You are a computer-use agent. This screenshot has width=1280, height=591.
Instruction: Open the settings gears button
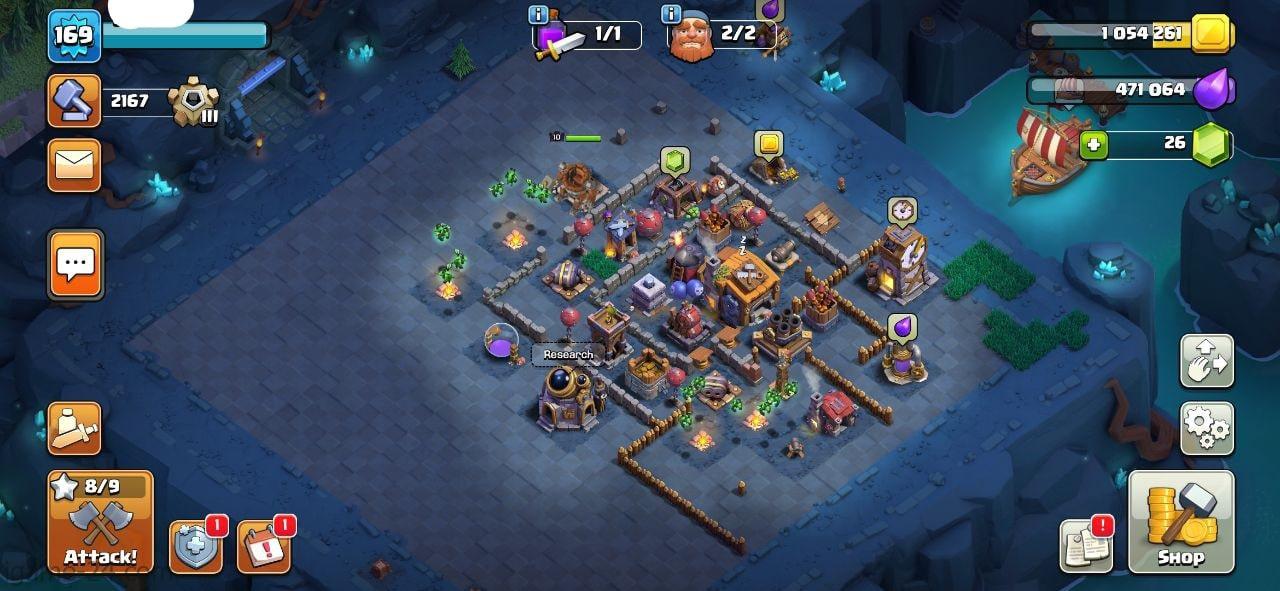point(1207,429)
